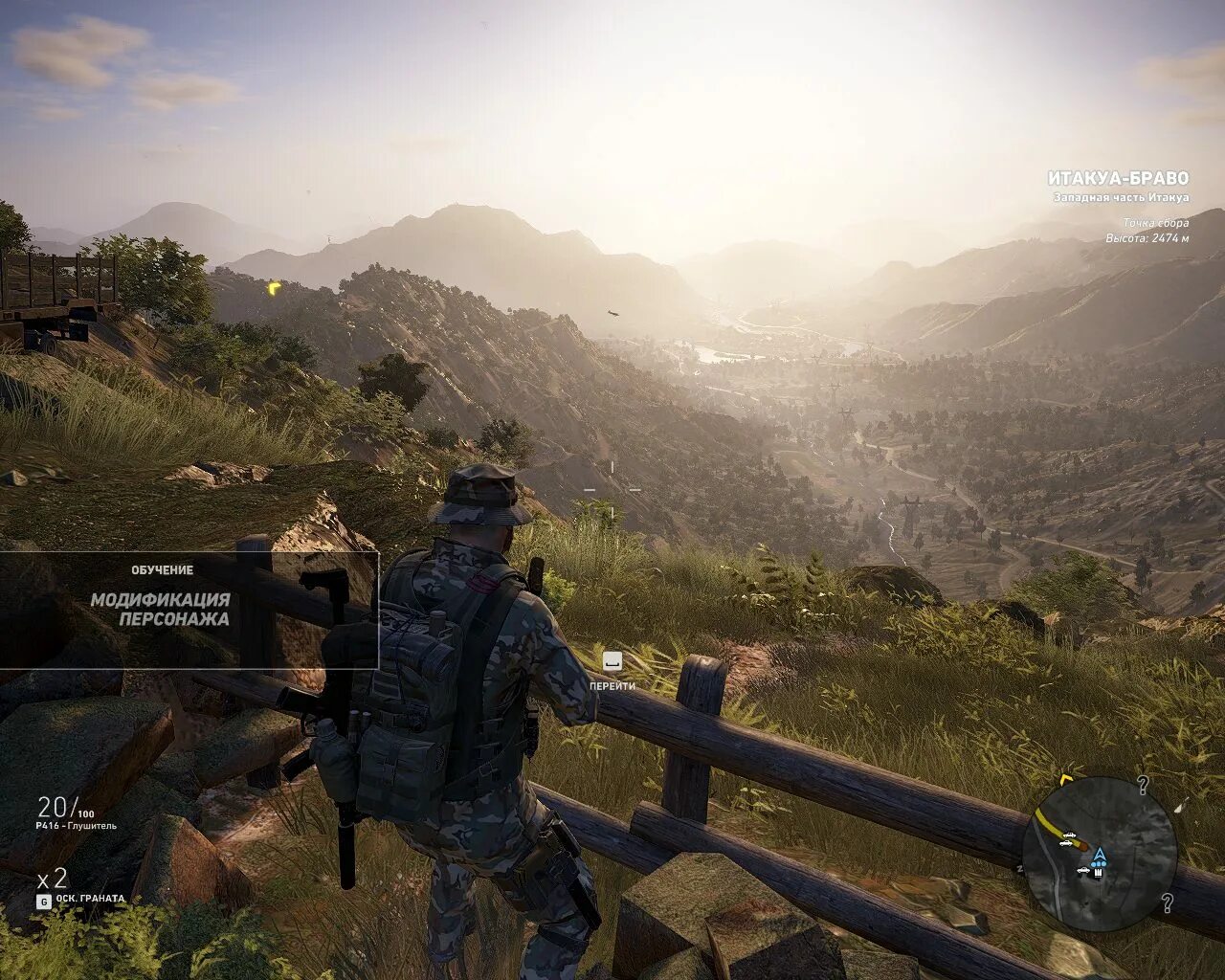This screenshot has width=1225, height=980.
Task: Select the P416 - Глушитель weapon label
Action: tap(77, 825)
